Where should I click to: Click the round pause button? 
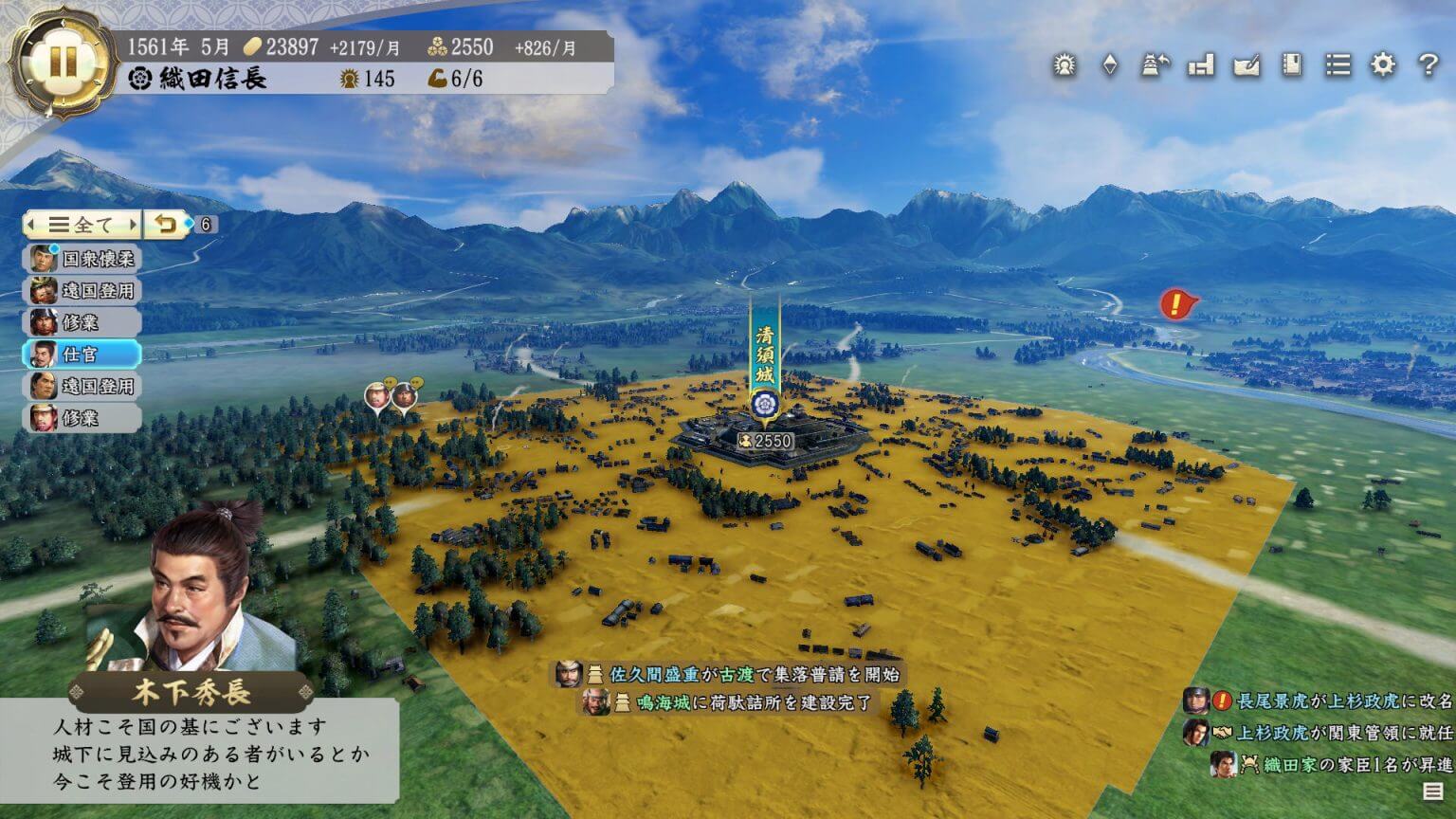tap(62, 62)
